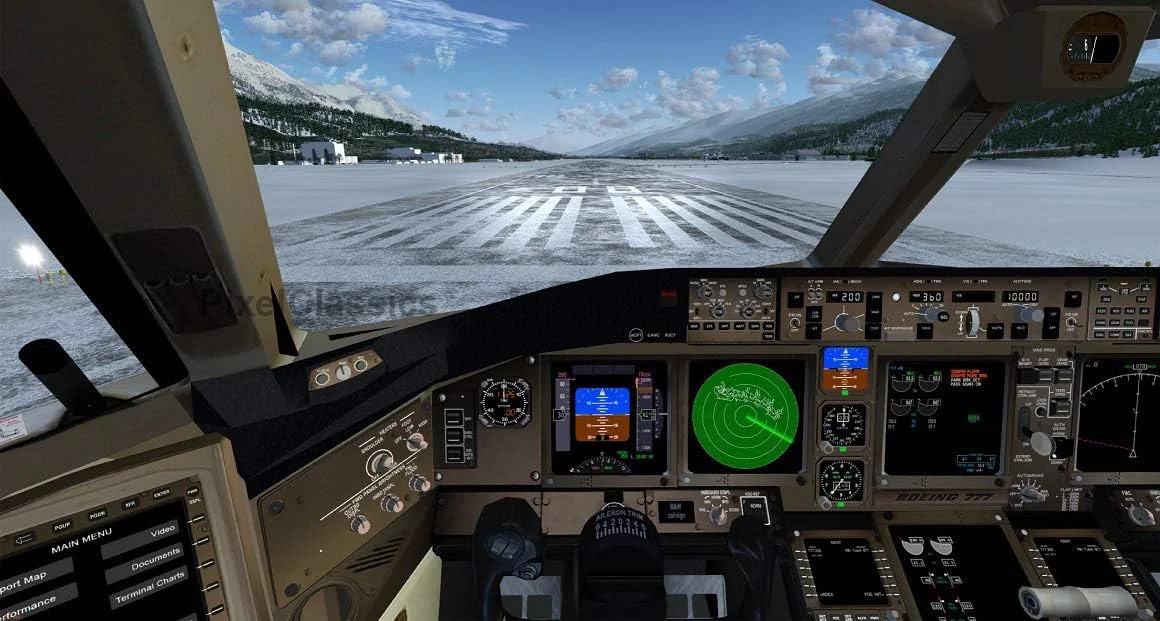Click the ENTER button on the EFB
This screenshot has width=1160, height=621.
coord(161,495)
